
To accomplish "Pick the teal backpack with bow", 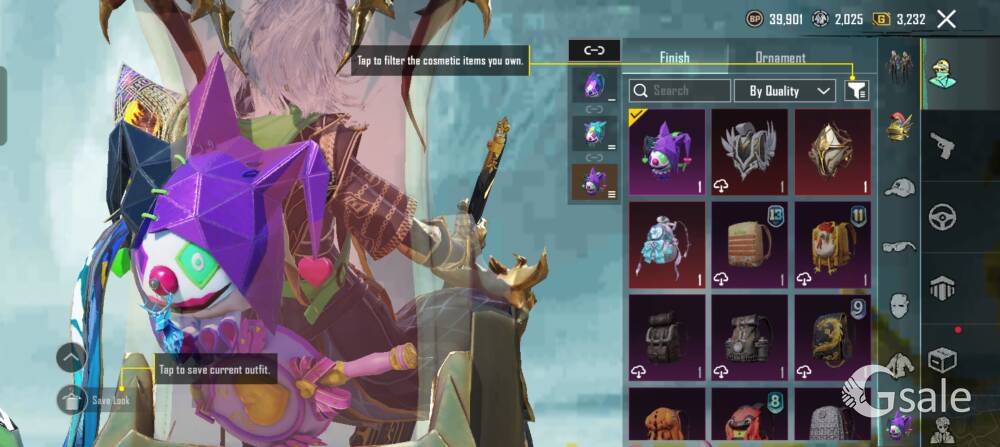I will pyautogui.click(x=667, y=244).
